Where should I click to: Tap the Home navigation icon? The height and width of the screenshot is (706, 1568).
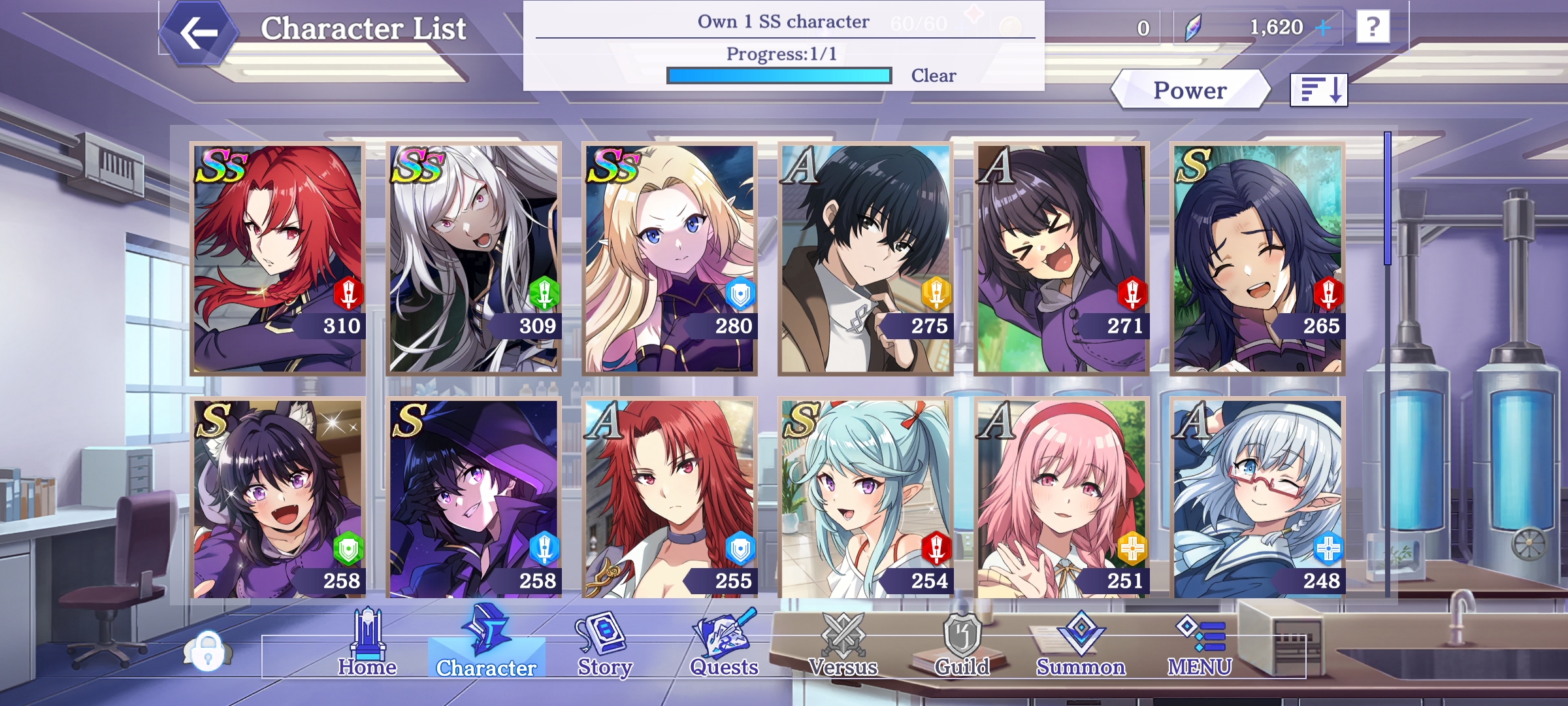click(367, 644)
